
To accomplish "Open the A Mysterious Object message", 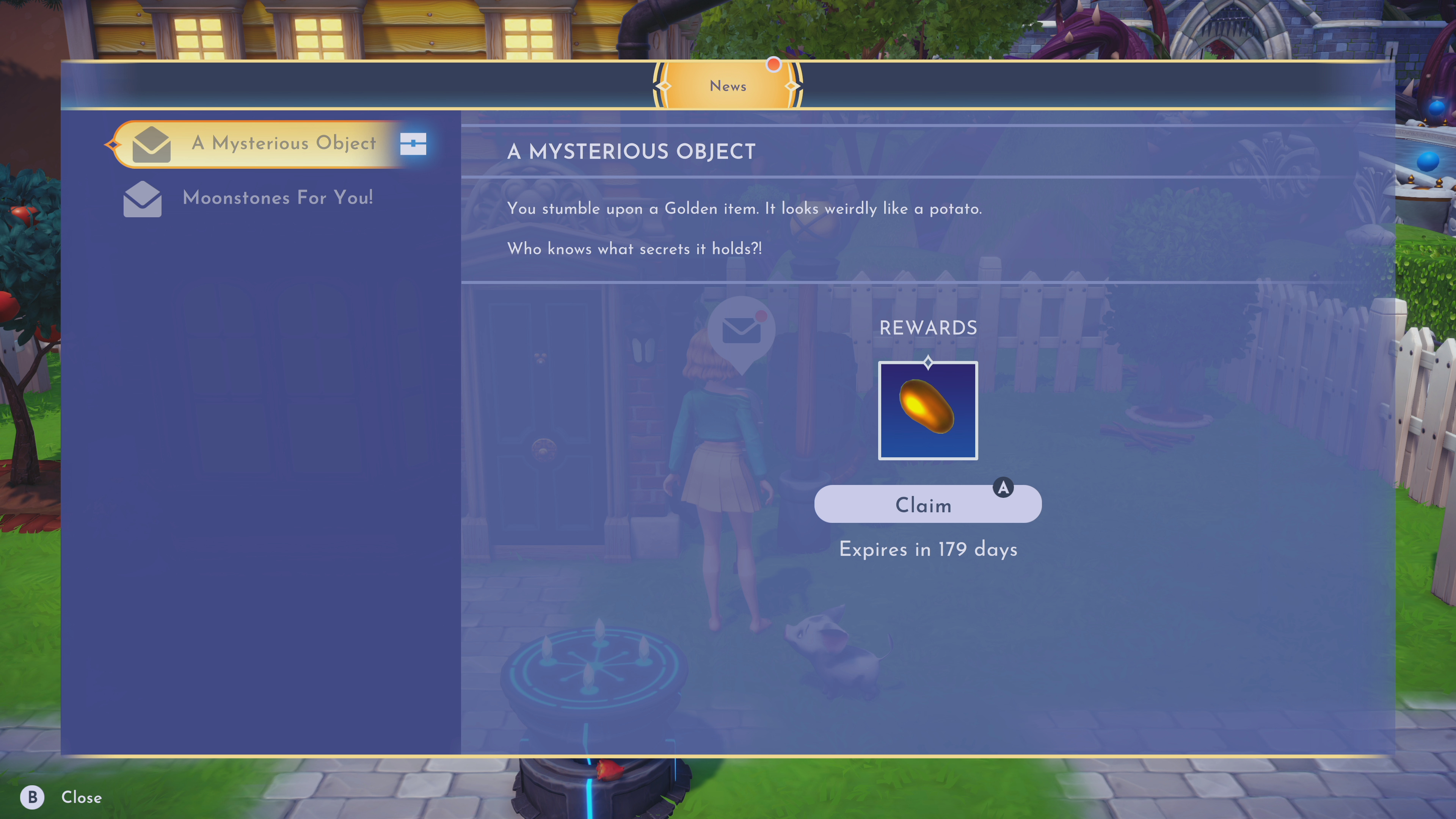I will click(x=282, y=144).
